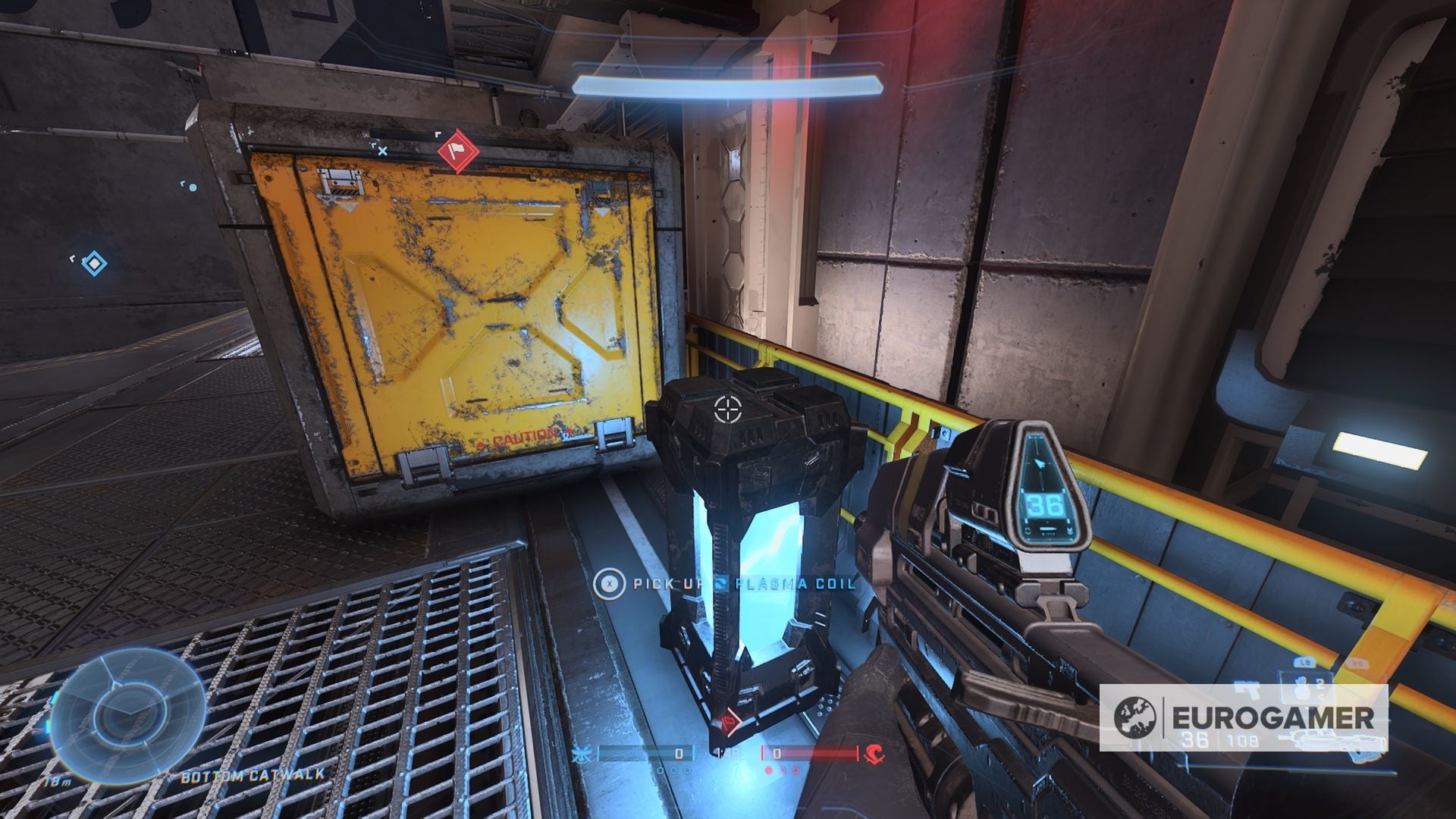
Task: Click the blue team score progress bar
Action: pos(645,754)
